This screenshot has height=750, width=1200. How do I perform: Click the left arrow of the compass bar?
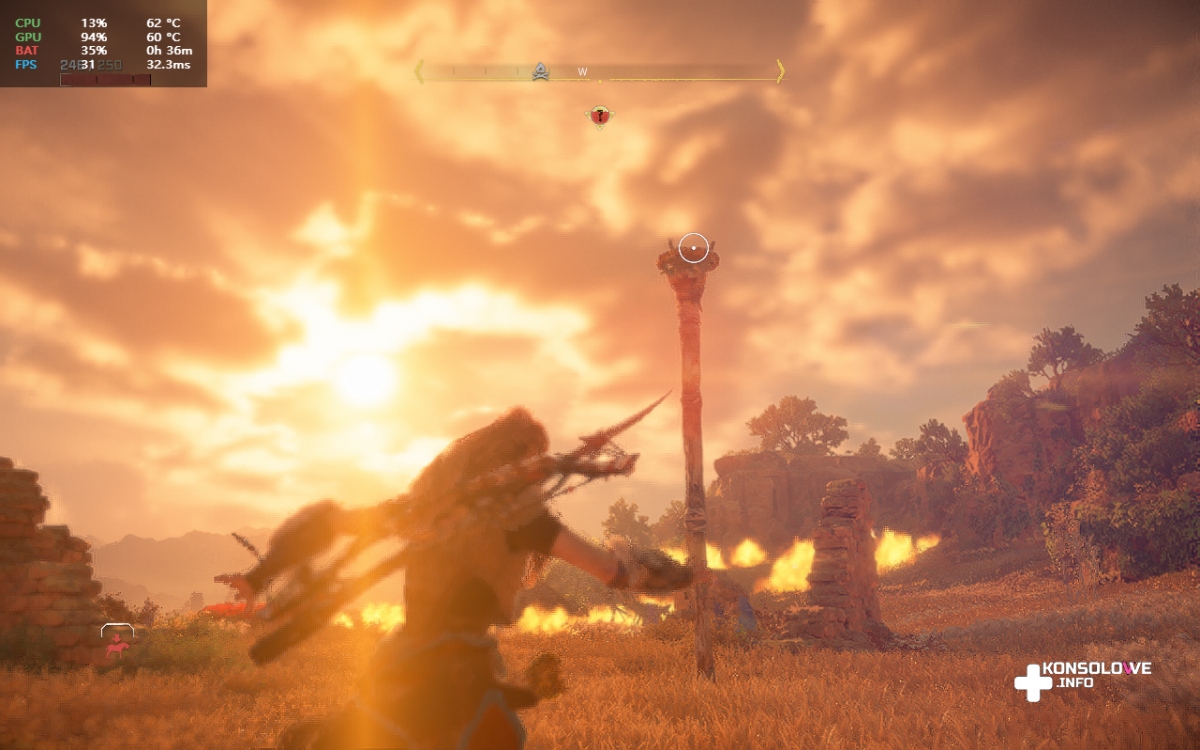coord(419,71)
